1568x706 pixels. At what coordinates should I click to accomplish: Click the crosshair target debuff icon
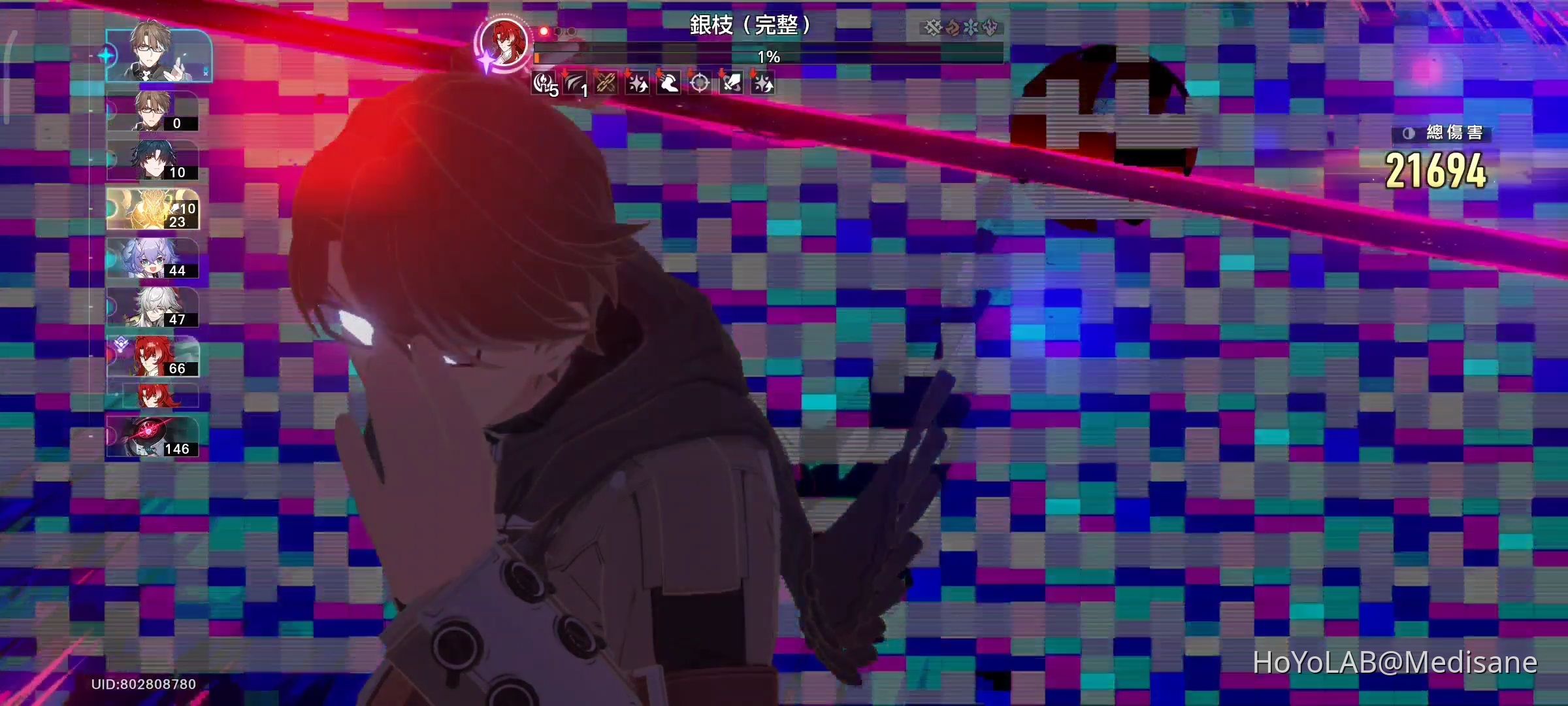[x=698, y=84]
